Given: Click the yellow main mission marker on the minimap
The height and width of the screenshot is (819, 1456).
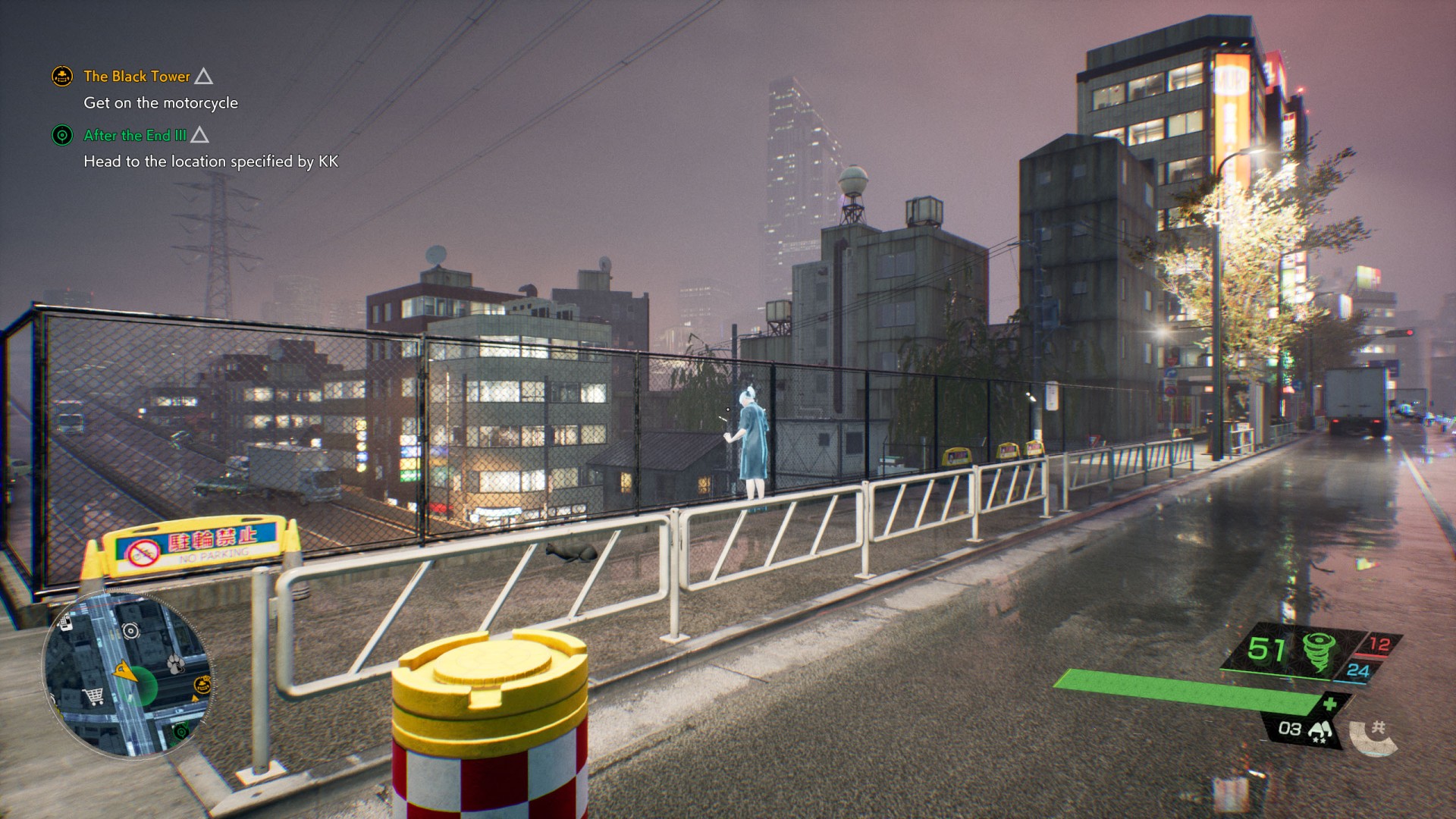Looking at the screenshot, I should (202, 684).
